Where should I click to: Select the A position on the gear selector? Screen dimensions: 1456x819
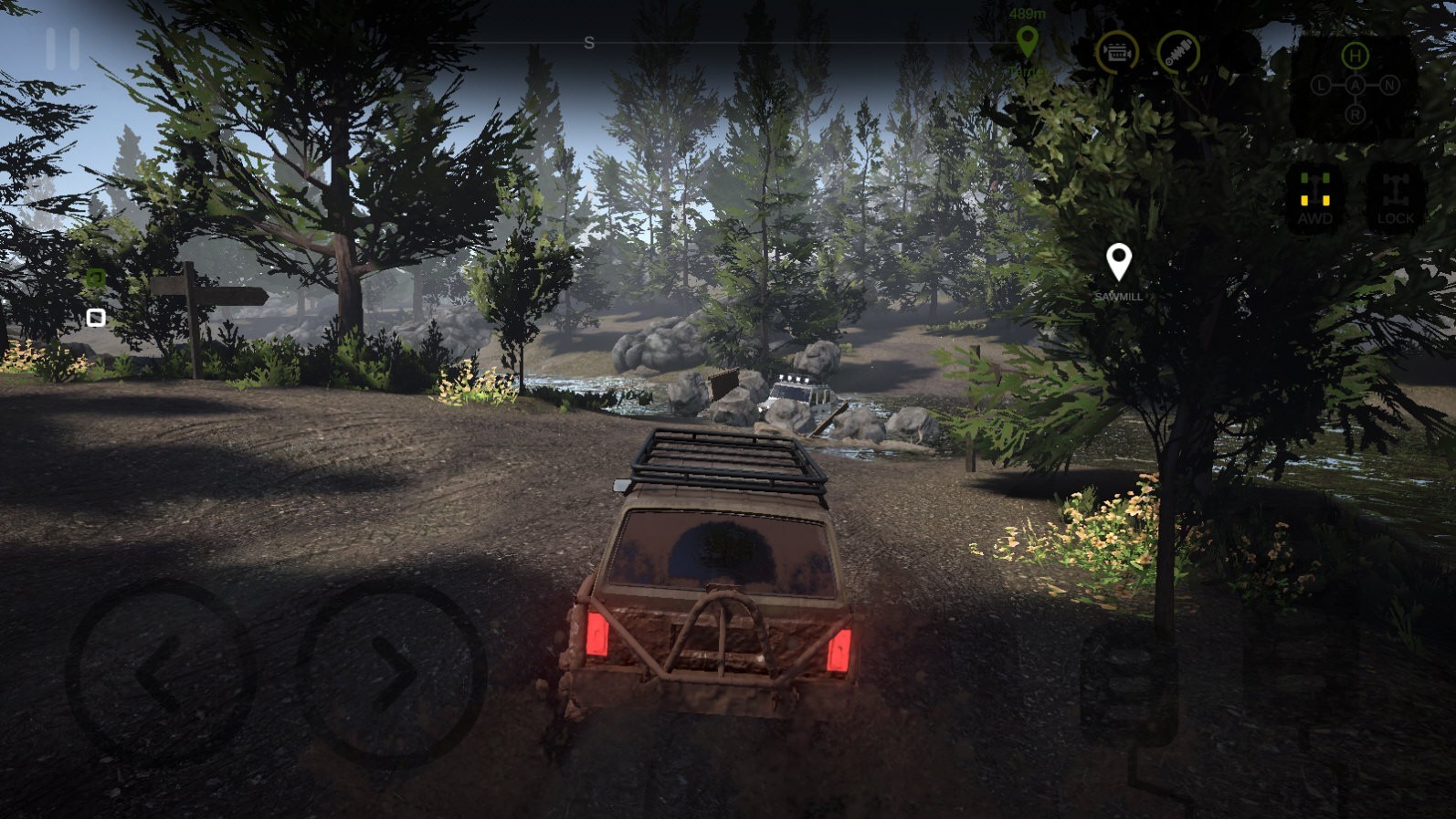(1356, 86)
